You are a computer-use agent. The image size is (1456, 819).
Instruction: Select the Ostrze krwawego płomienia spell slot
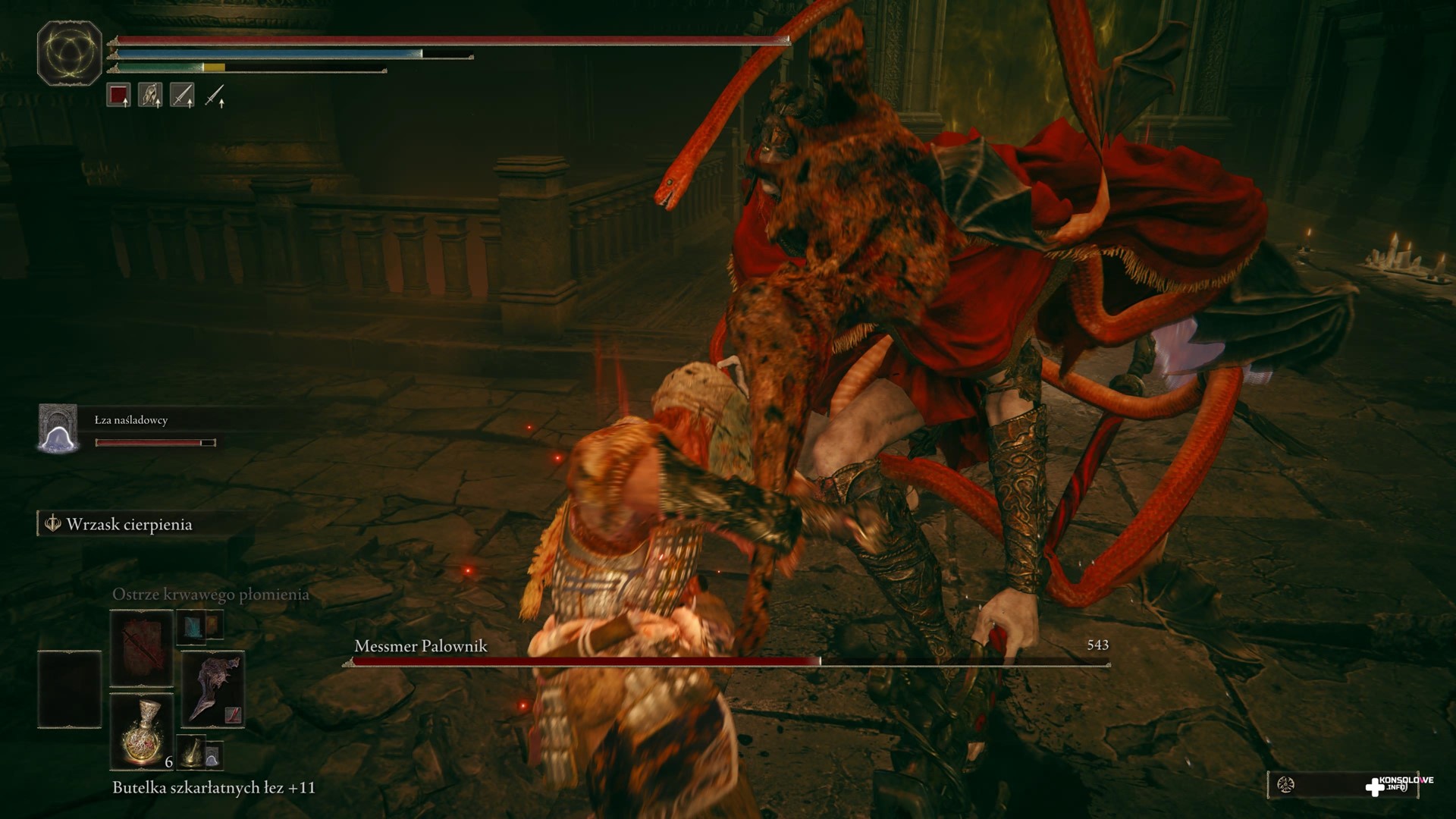[142, 649]
